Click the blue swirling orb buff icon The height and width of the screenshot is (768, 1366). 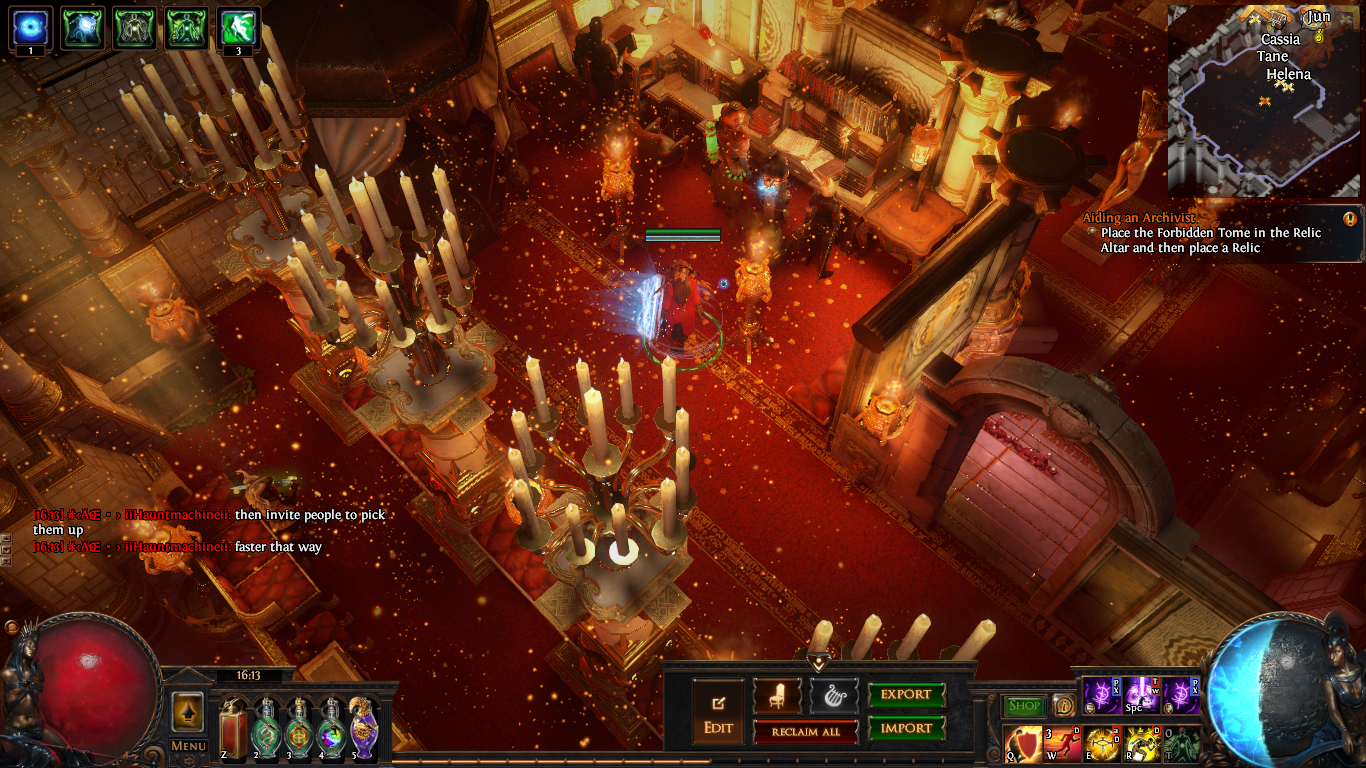[30, 27]
